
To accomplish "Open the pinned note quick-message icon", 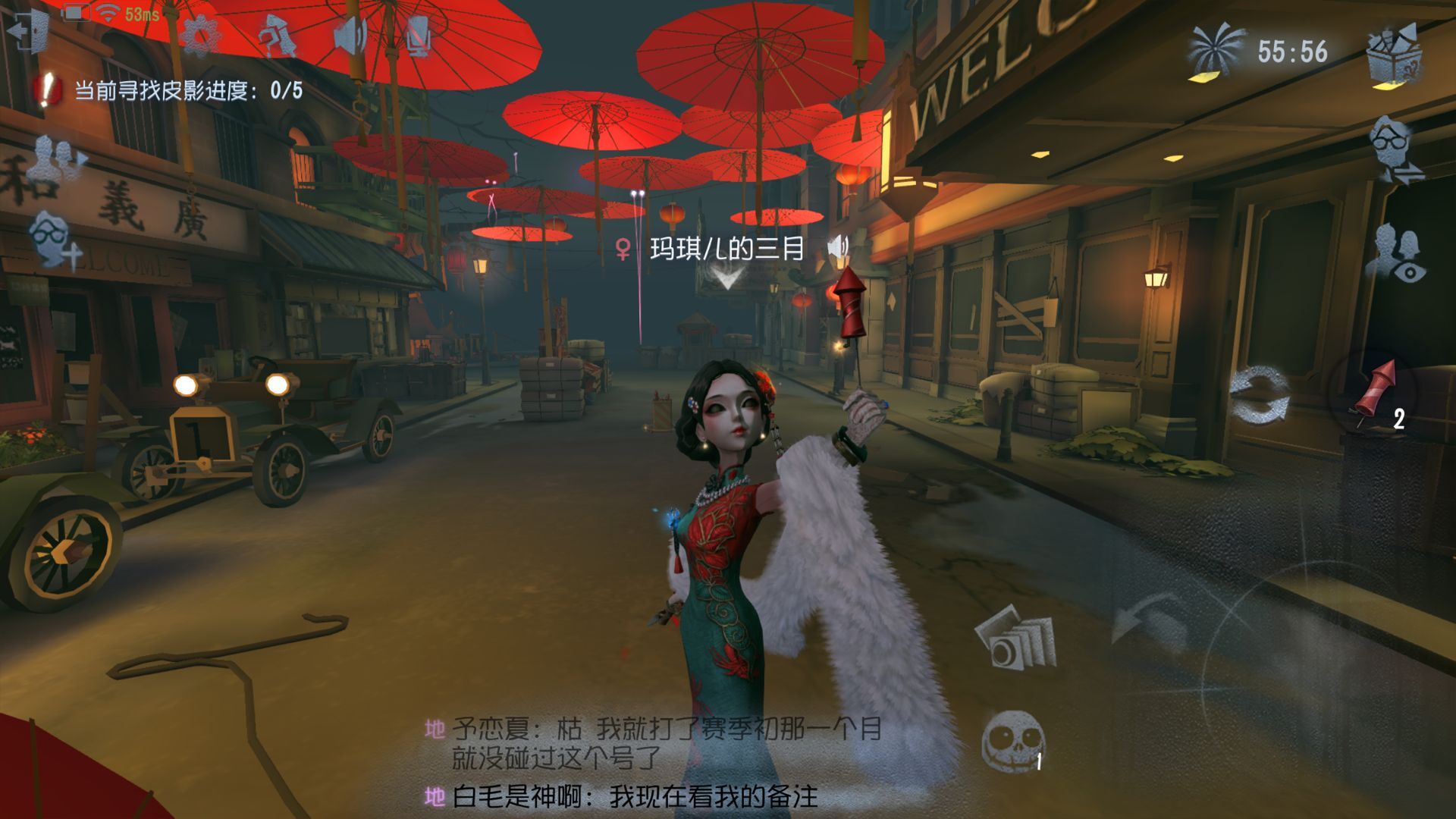I will (x=276, y=35).
